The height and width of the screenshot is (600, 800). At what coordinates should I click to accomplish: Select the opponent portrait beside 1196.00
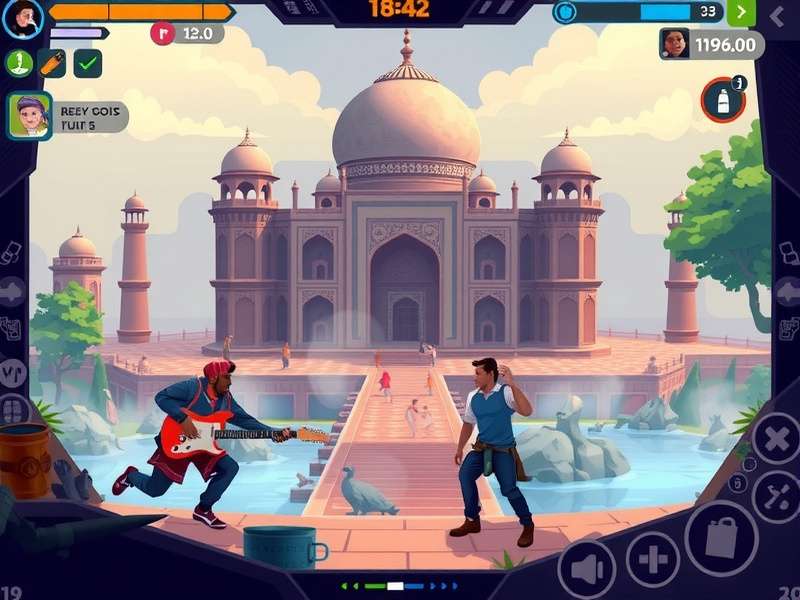pos(675,44)
